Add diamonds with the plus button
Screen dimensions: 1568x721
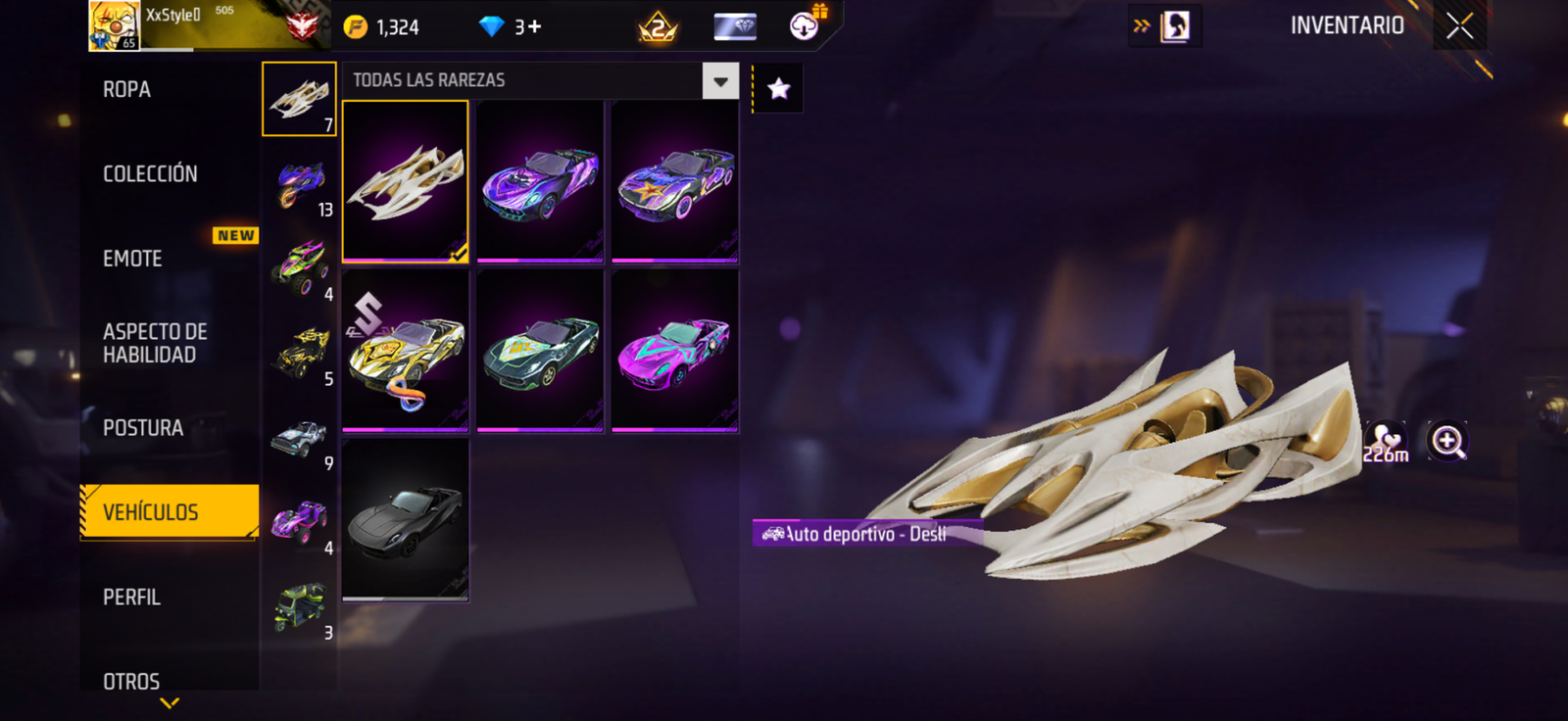click(x=534, y=27)
